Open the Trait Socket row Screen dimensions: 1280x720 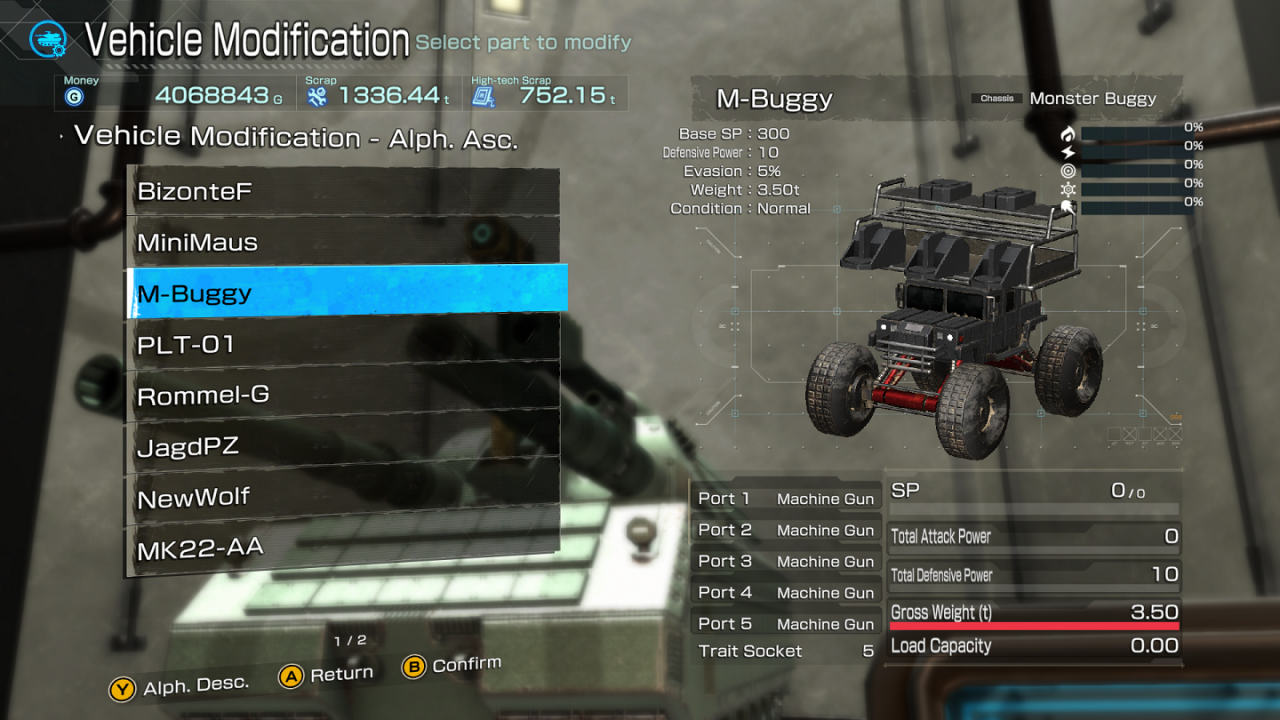786,651
